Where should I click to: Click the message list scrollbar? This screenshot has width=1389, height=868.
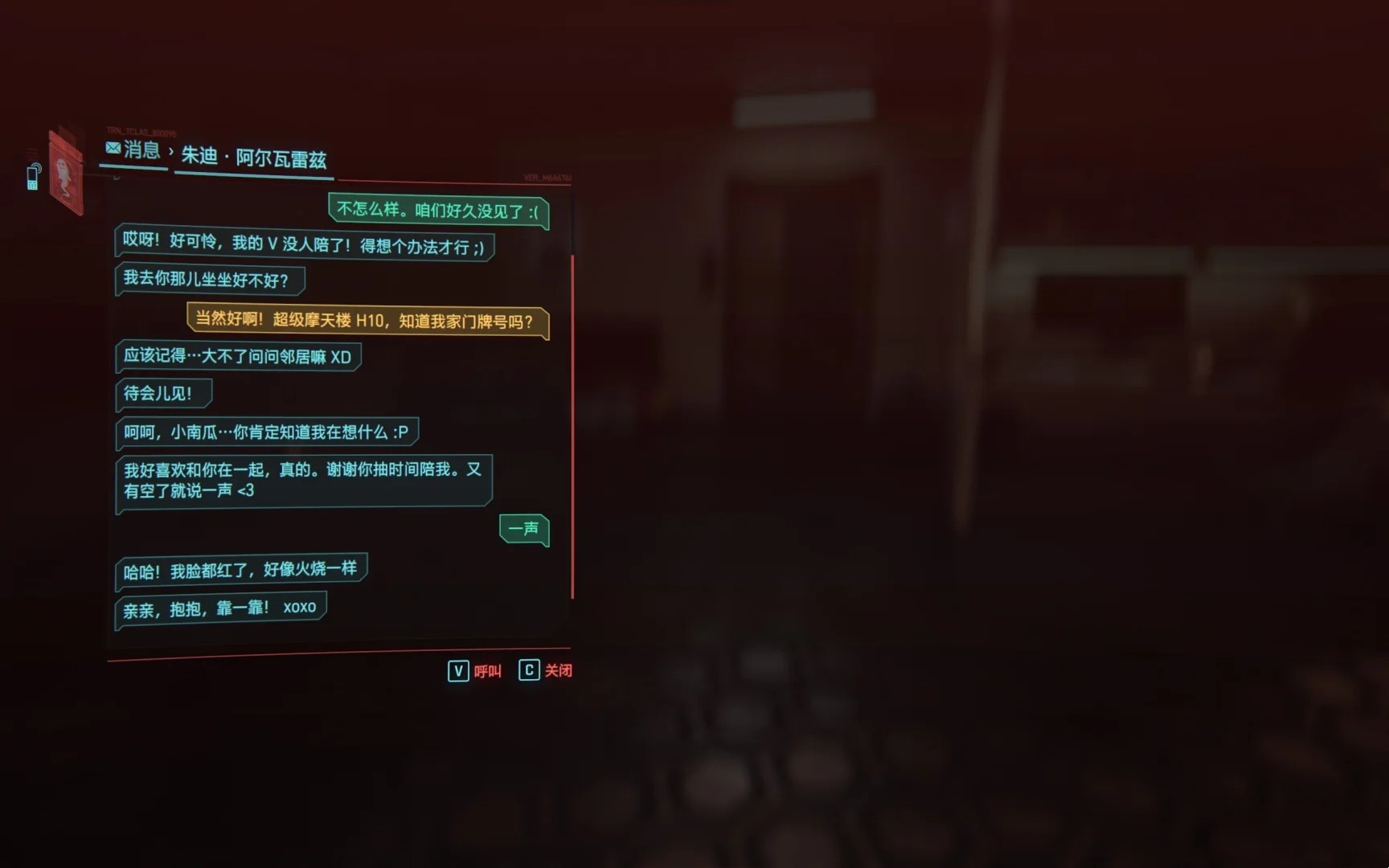572,426
